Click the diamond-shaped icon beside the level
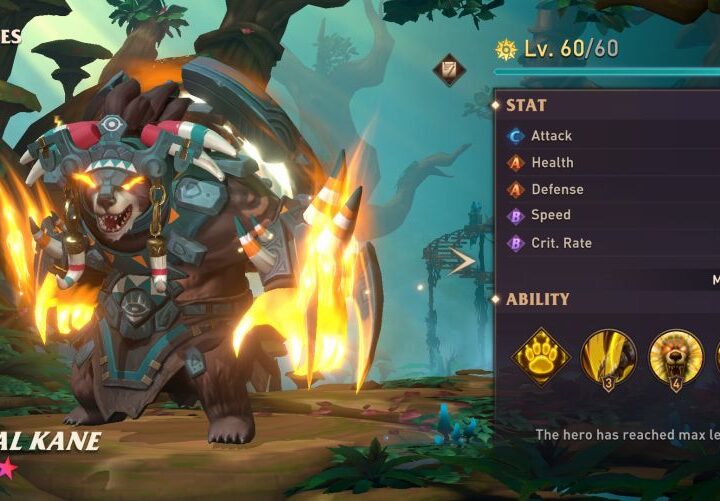The width and height of the screenshot is (720, 501). pos(448,69)
